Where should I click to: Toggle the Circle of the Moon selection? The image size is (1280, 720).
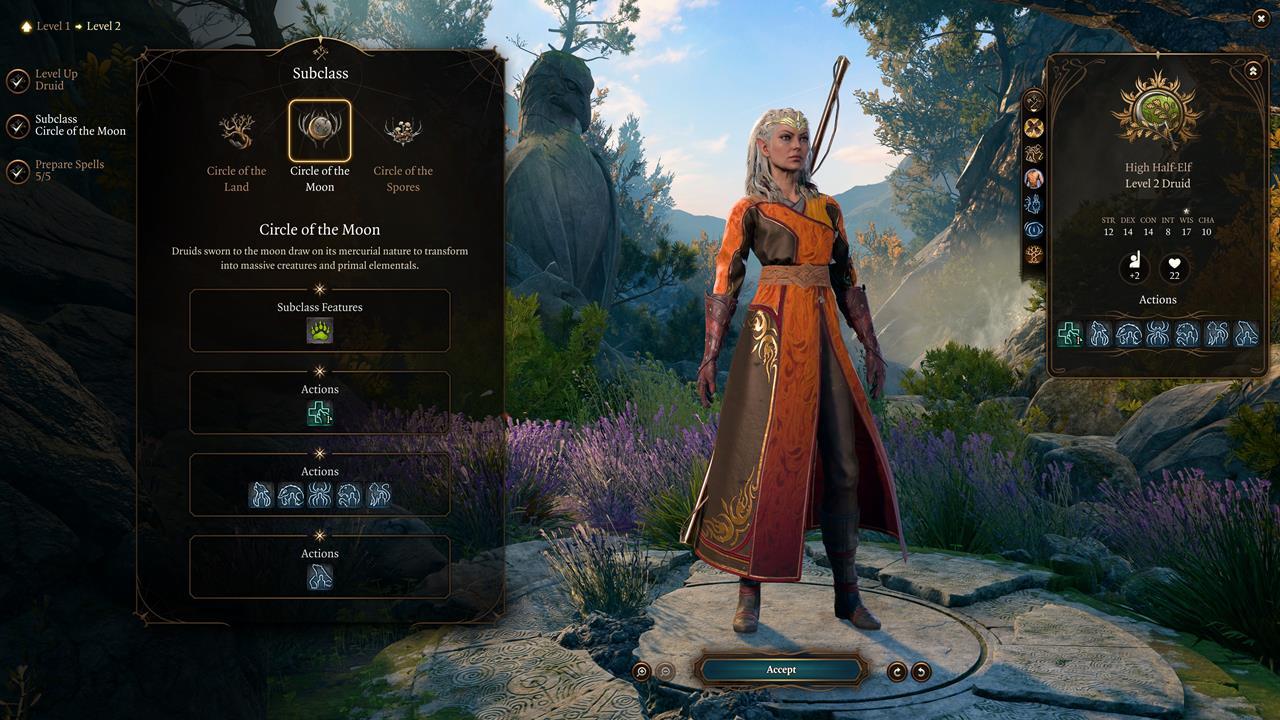(x=320, y=130)
